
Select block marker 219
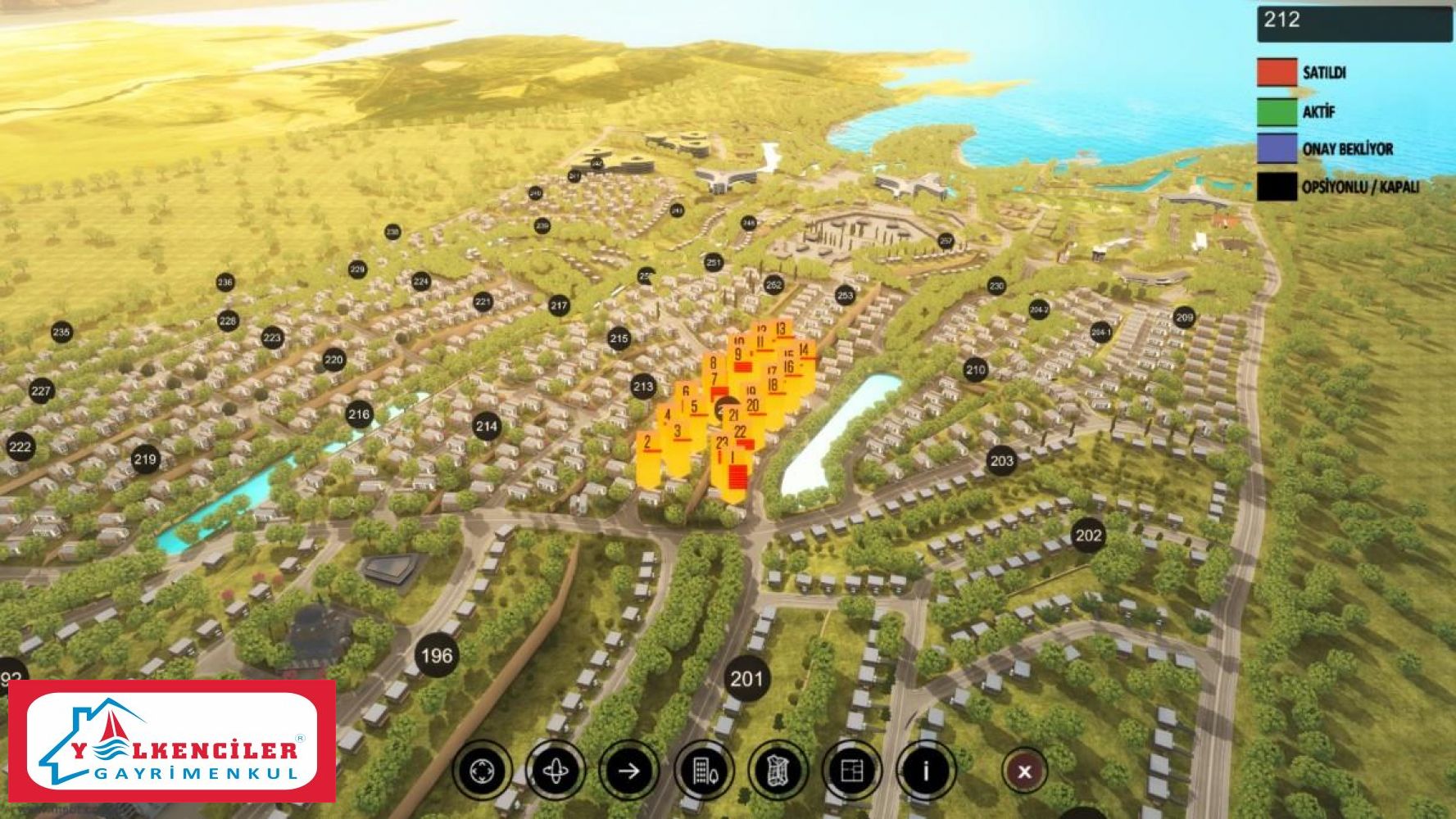(x=145, y=459)
